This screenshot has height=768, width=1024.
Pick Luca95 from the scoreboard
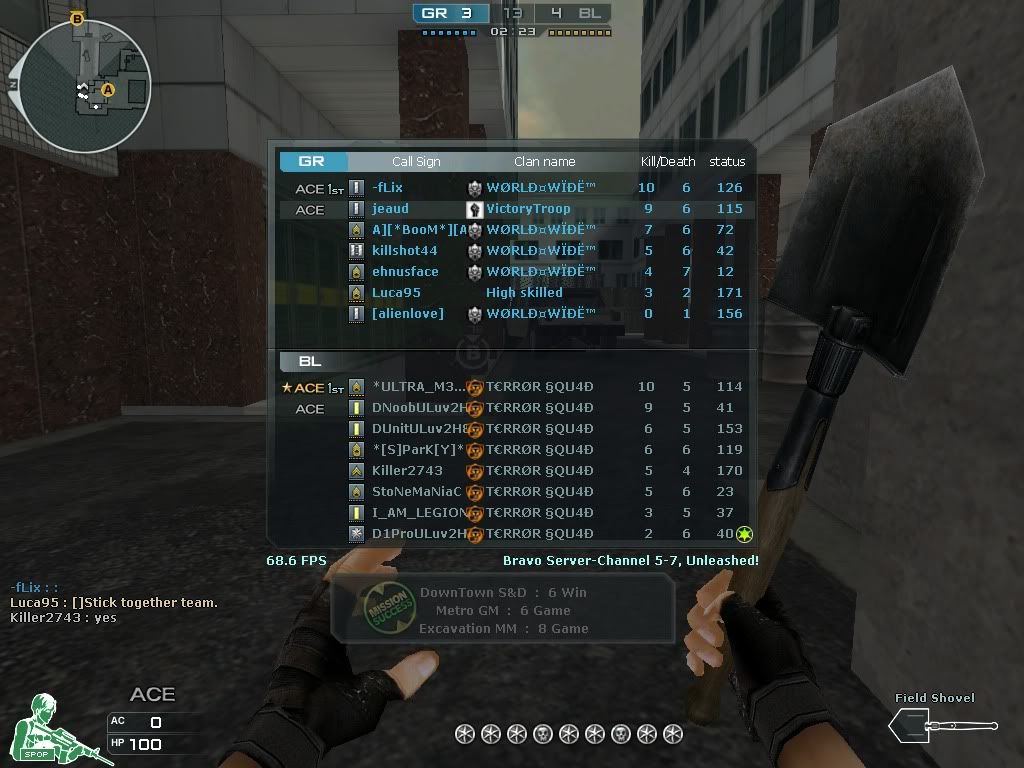click(396, 293)
